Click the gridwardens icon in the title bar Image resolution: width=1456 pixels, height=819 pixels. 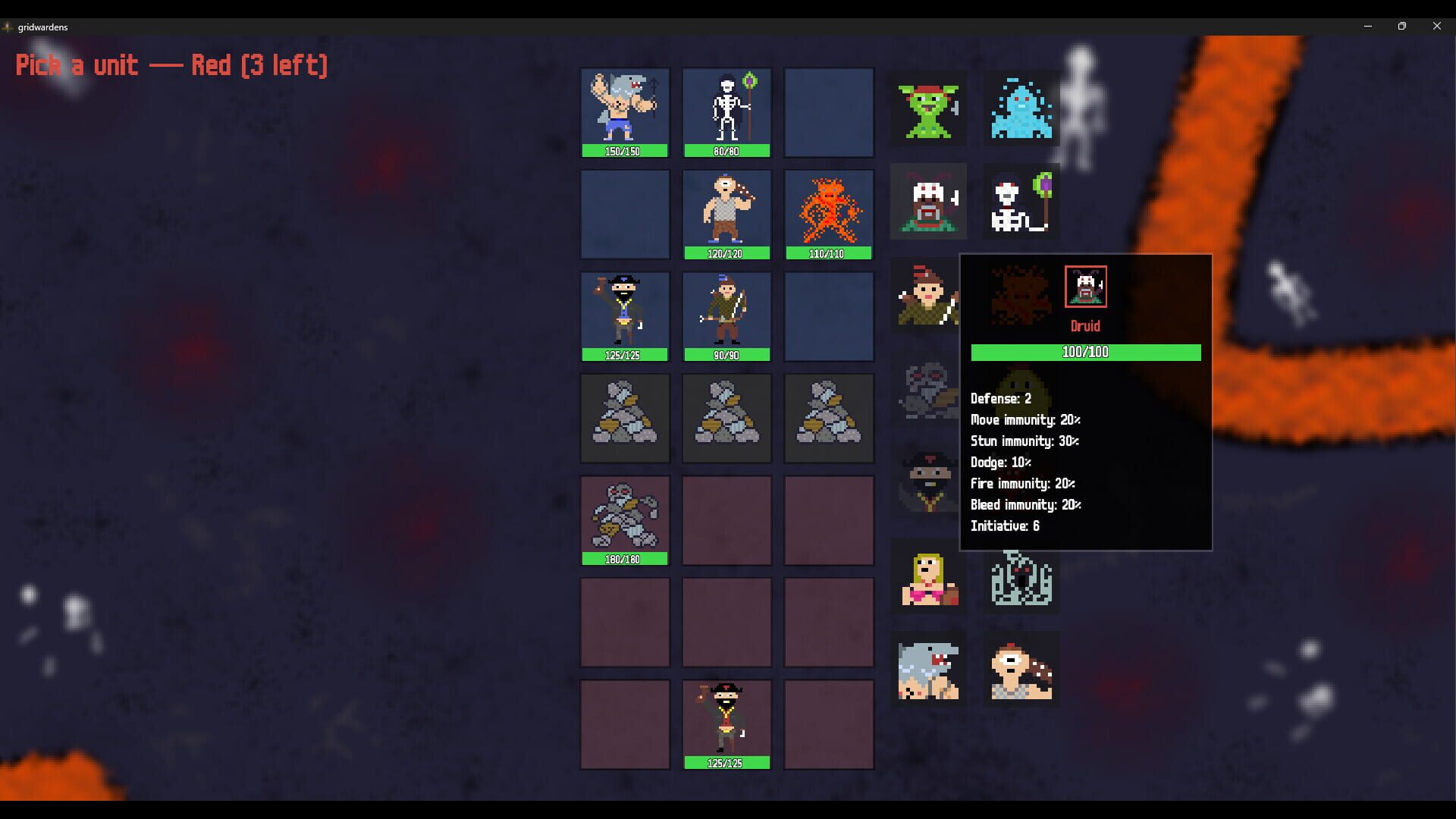coord(8,27)
